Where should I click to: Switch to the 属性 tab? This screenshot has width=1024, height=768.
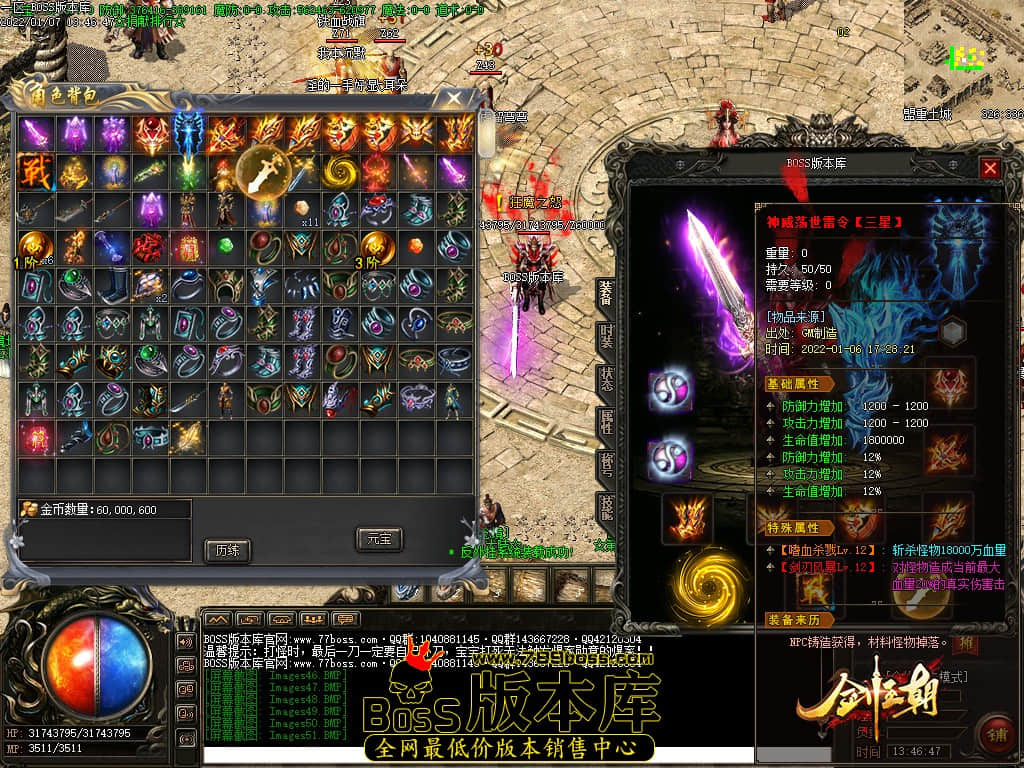(x=606, y=421)
